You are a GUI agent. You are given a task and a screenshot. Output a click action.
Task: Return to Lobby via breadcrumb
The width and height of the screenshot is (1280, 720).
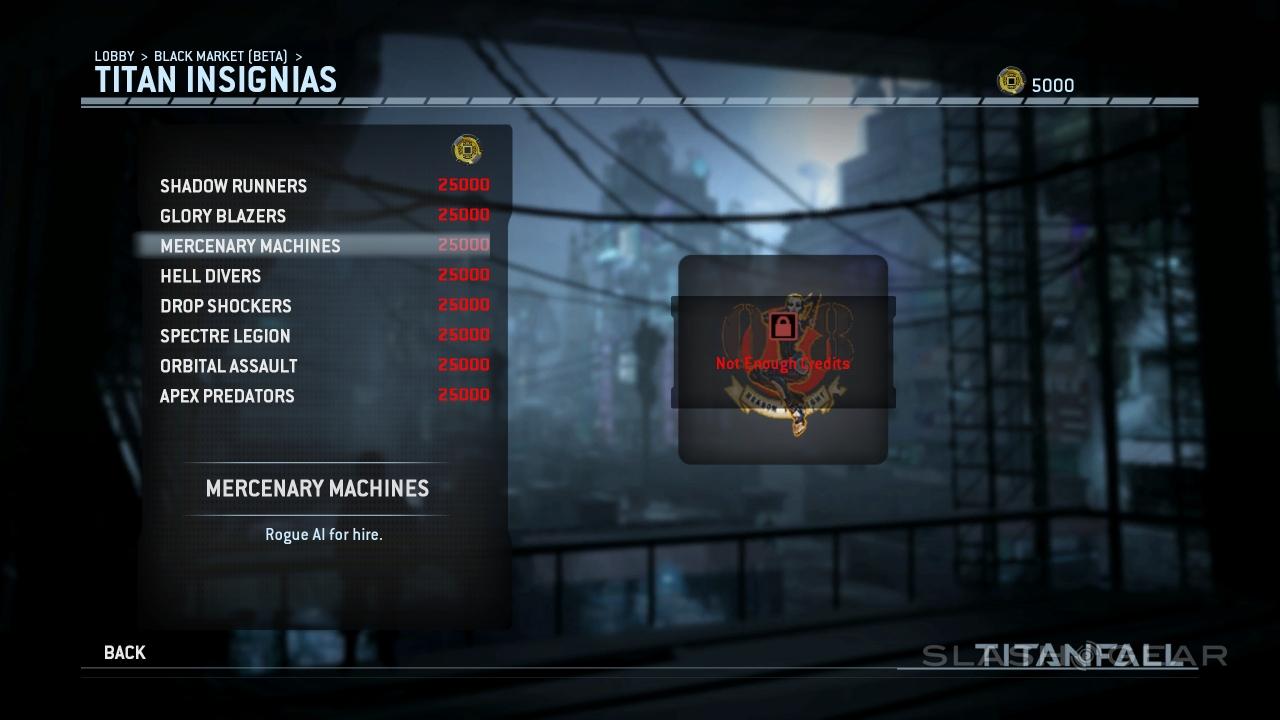pyautogui.click(x=114, y=56)
